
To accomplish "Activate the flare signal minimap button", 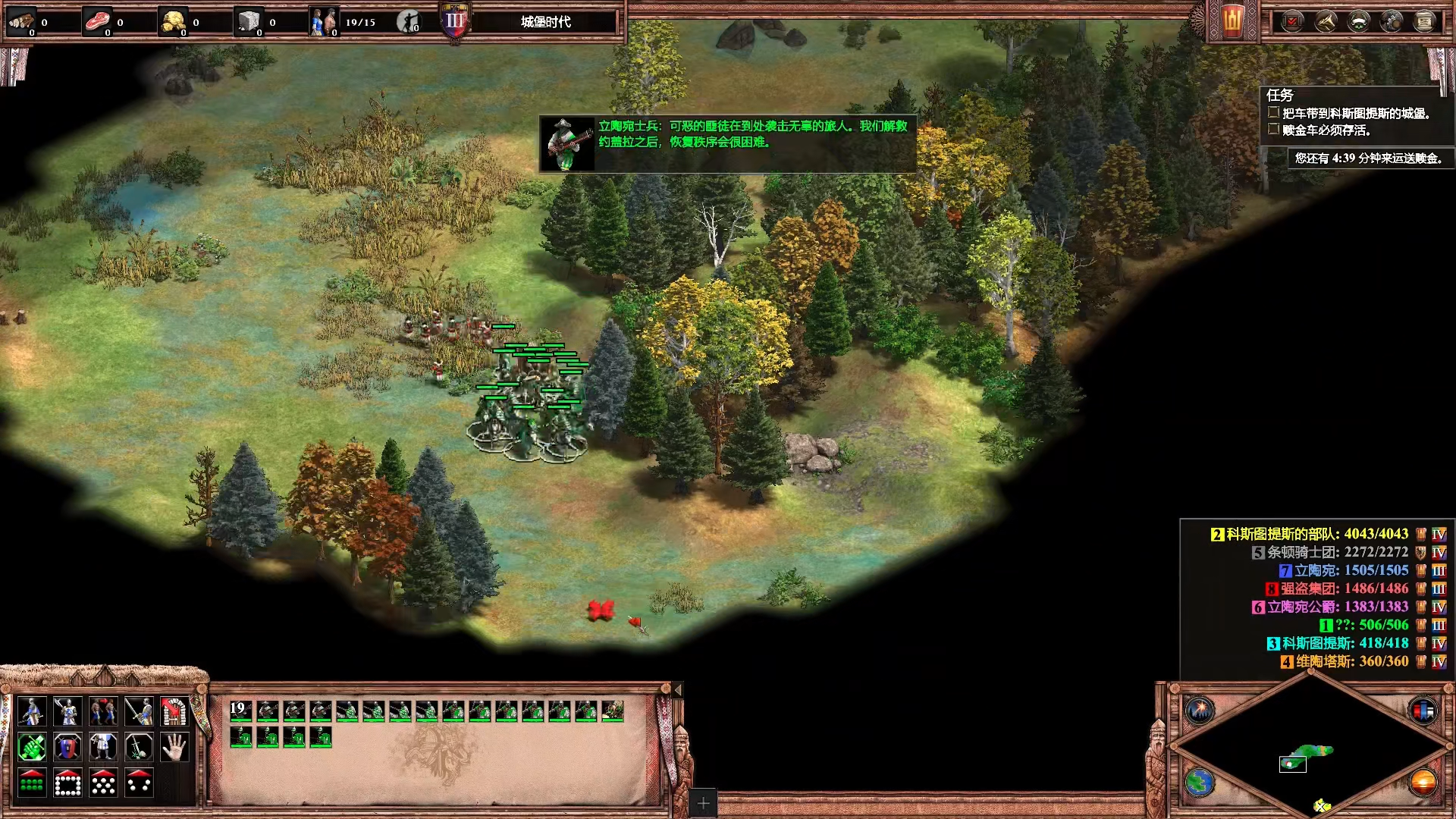I will pos(1200,711).
